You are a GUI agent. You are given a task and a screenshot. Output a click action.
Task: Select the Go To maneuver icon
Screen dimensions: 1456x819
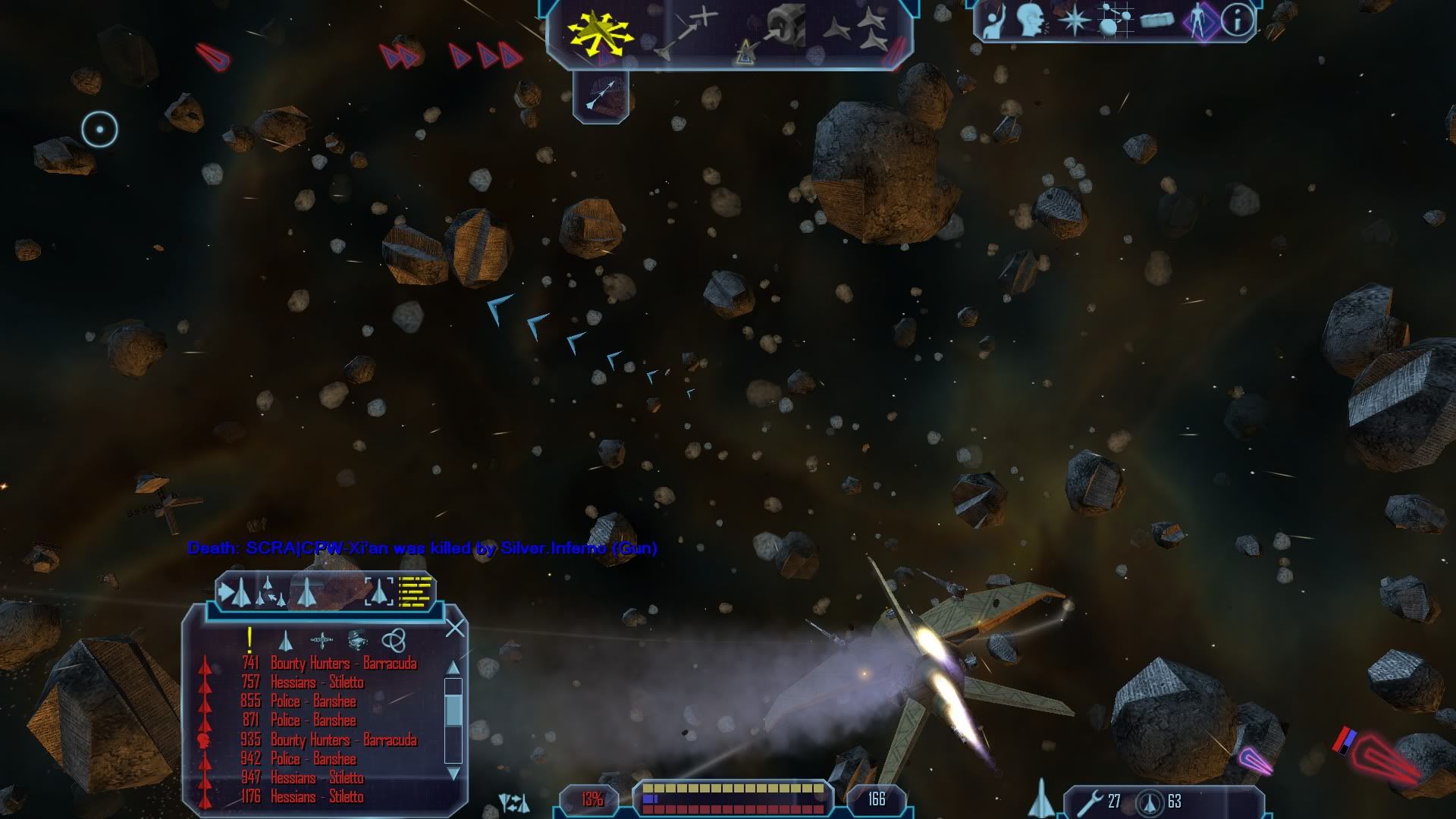coord(687,33)
